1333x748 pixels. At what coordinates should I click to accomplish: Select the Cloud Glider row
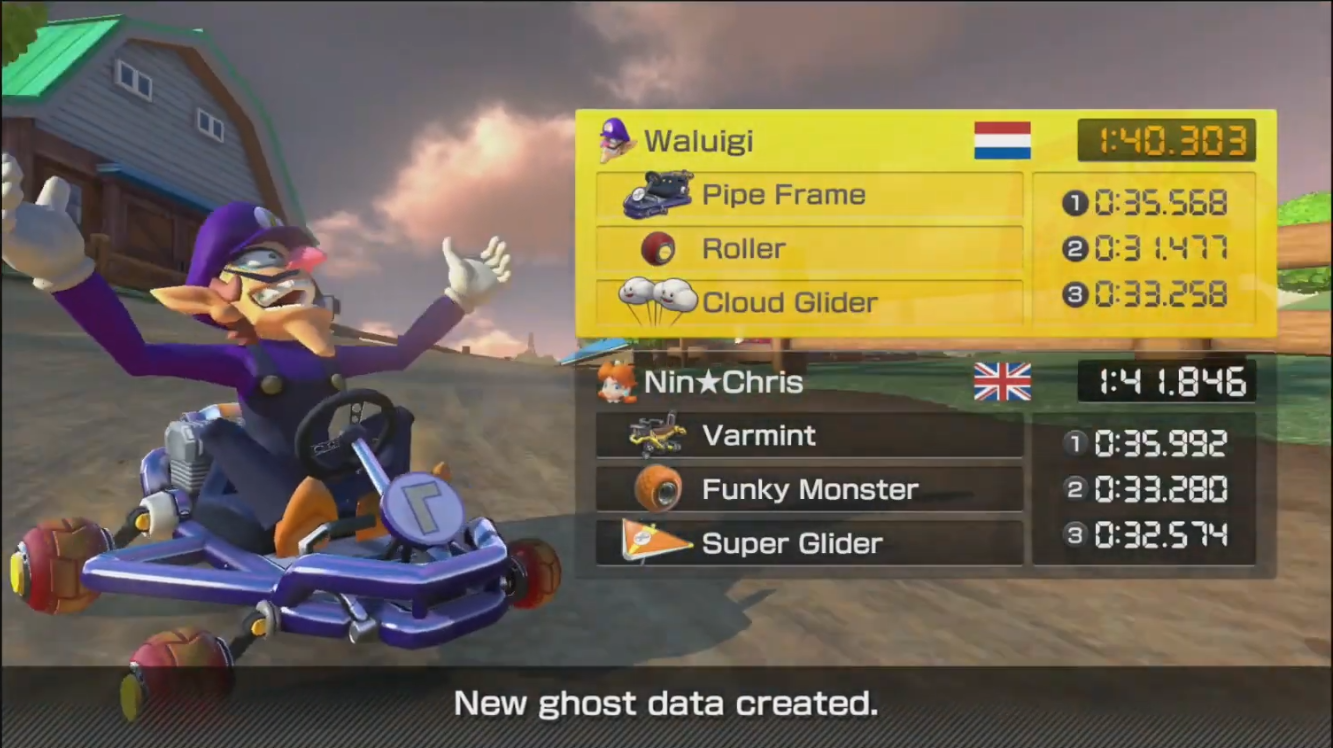click(808, 302)
